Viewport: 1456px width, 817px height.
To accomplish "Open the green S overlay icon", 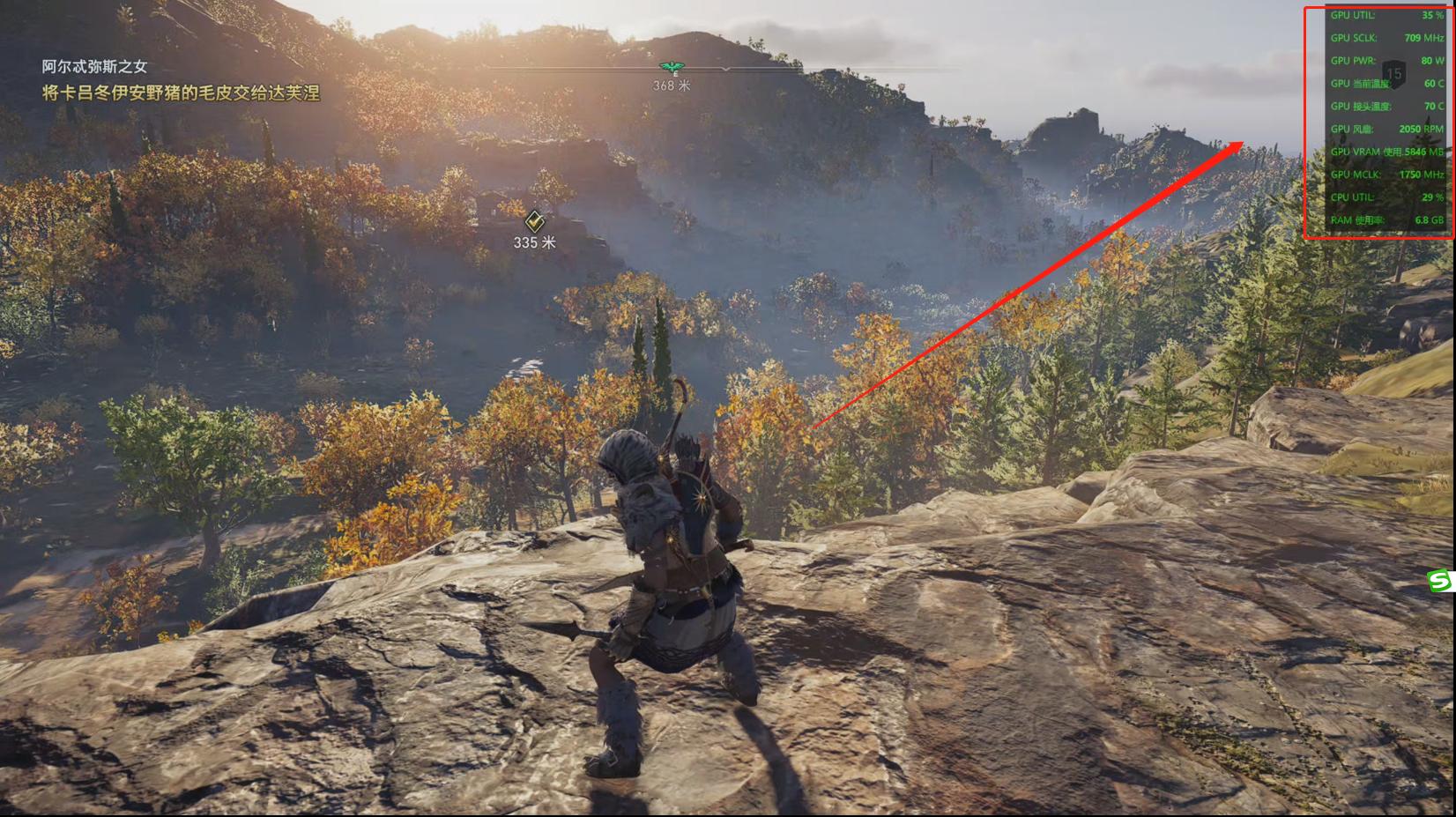I will pos(1442,580).
